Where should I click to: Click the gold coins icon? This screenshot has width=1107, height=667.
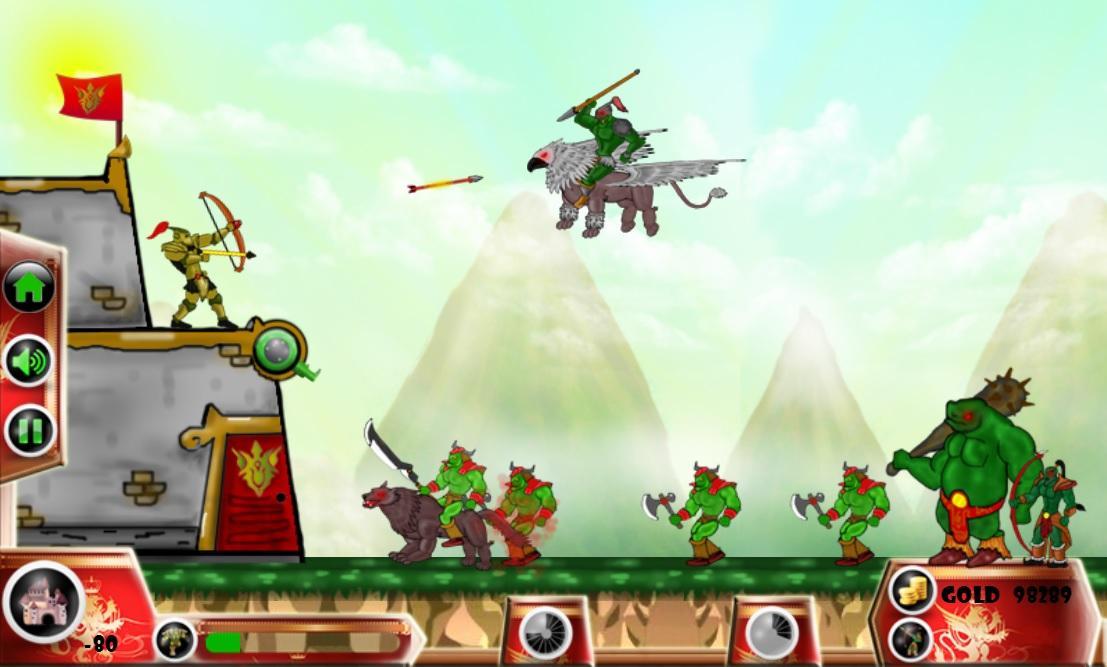pyautogui.click(x=911, y=590)
